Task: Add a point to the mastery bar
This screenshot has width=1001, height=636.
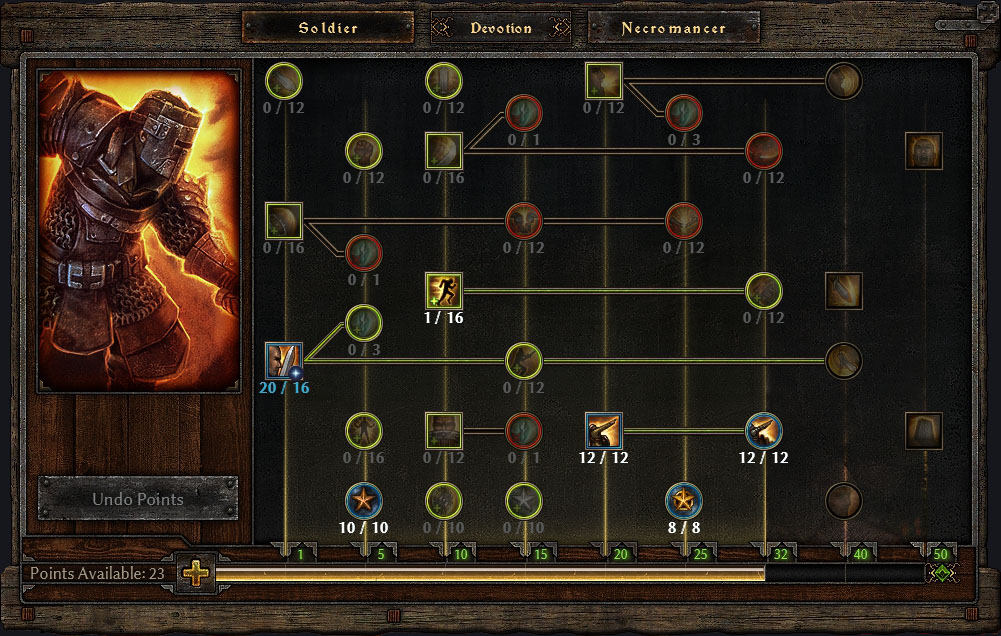Action: (x=196, y=574)
